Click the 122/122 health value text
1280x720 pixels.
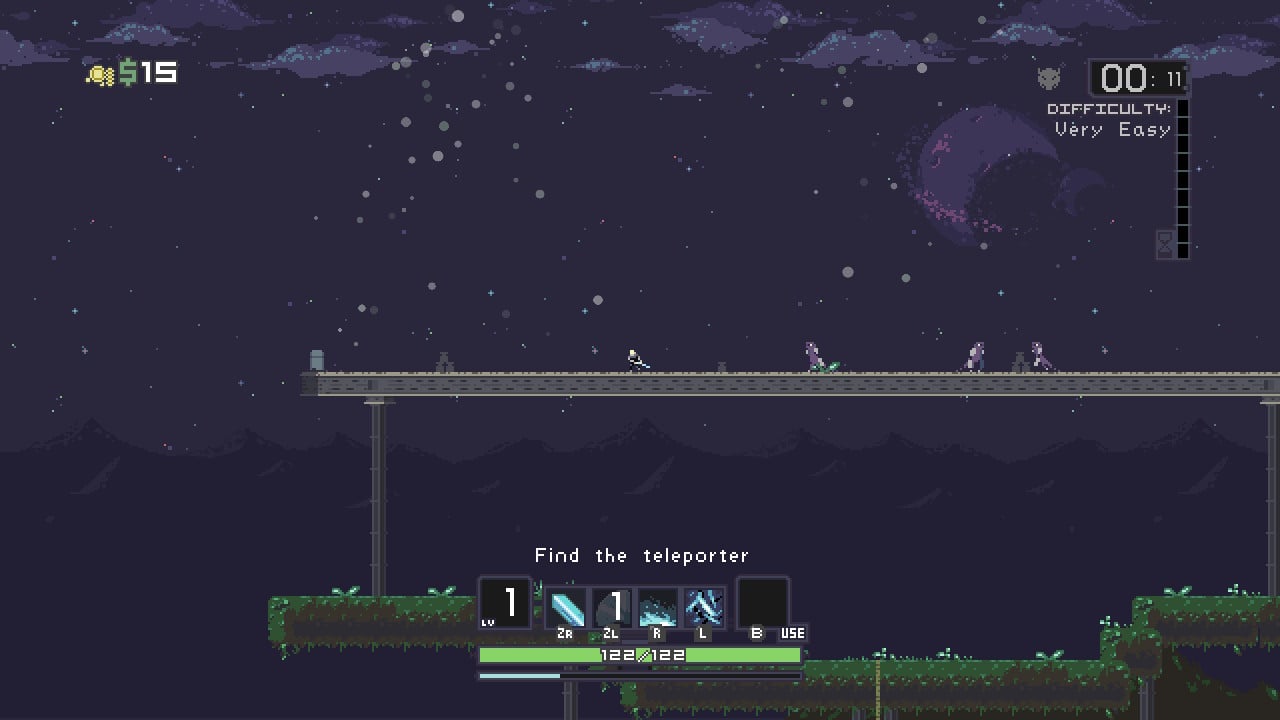[x=642, y=655]
